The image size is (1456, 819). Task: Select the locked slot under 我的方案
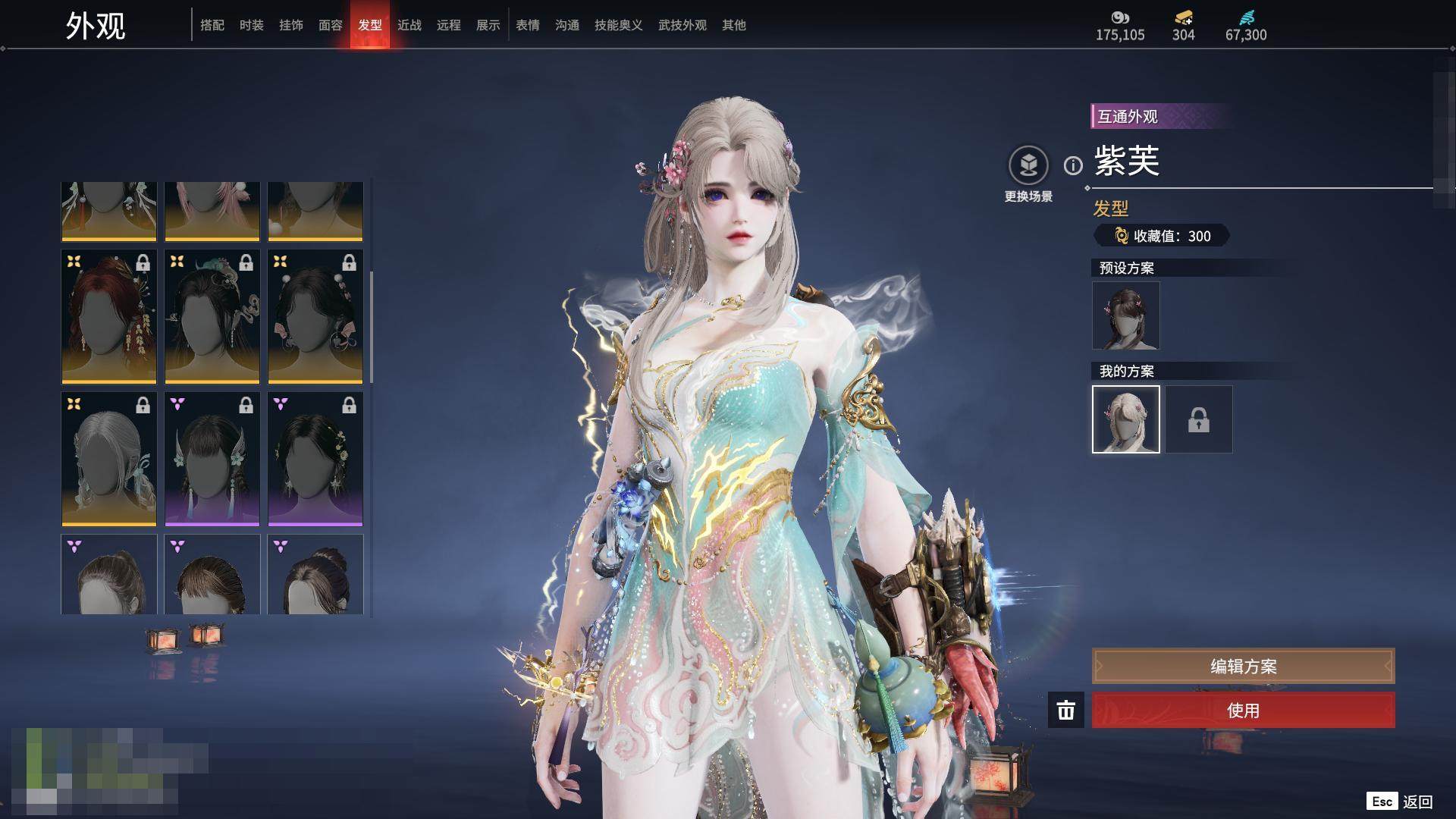tap(1198, 419)
